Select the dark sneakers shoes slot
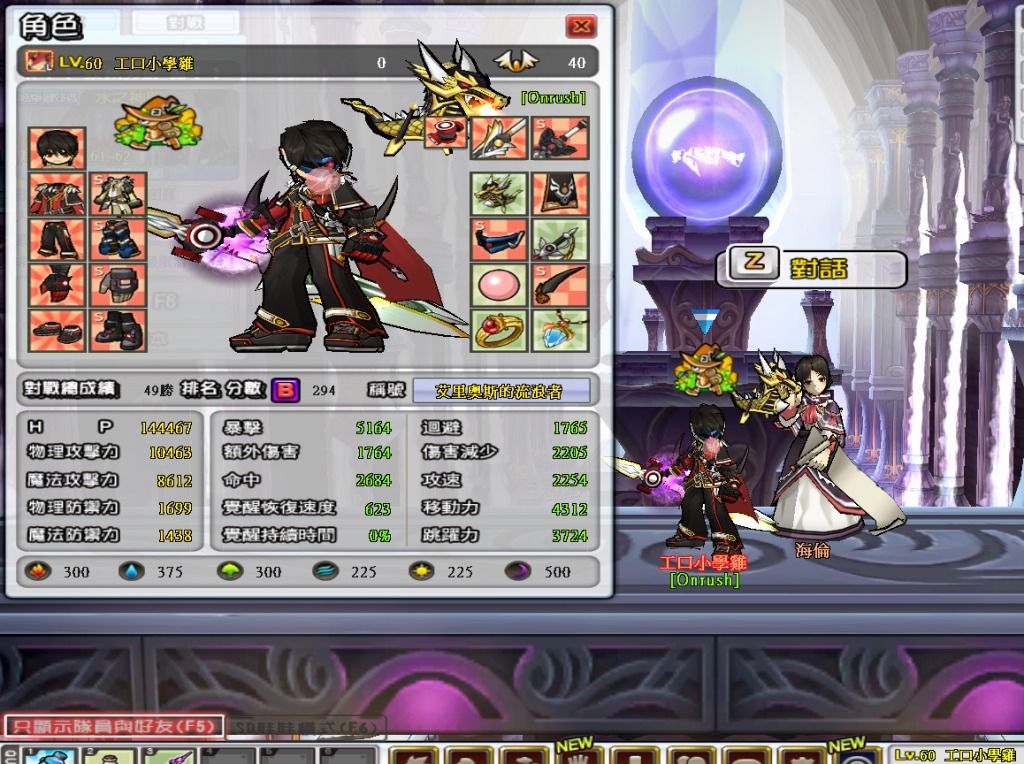The image size is (1024, 764). pyautogui.click(x=57, y=329)
